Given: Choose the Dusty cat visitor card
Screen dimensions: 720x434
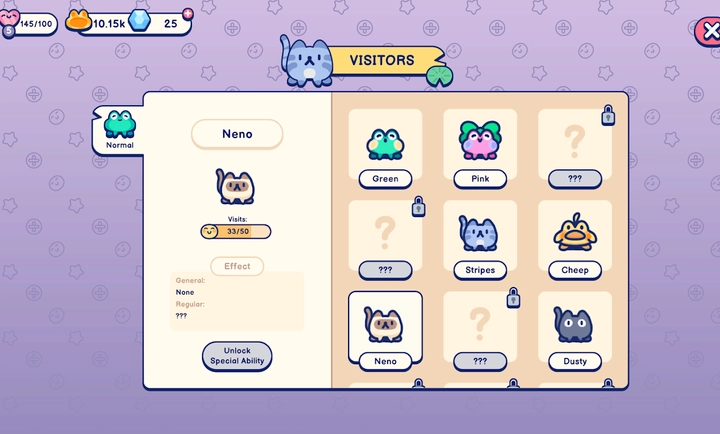Looking at the screenshot, I should [575, 331].
